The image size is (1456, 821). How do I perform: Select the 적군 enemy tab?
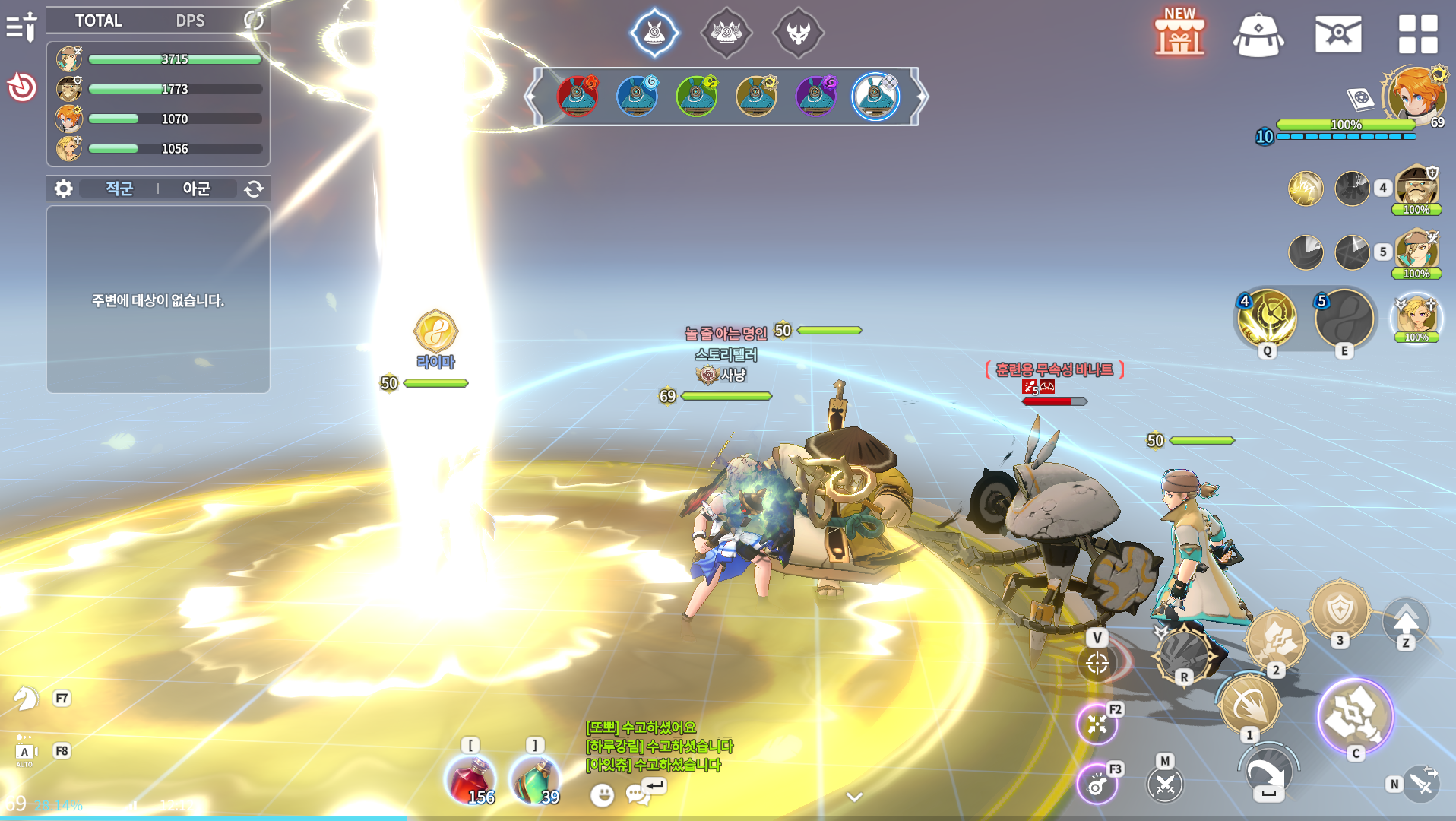coord(119,189)
